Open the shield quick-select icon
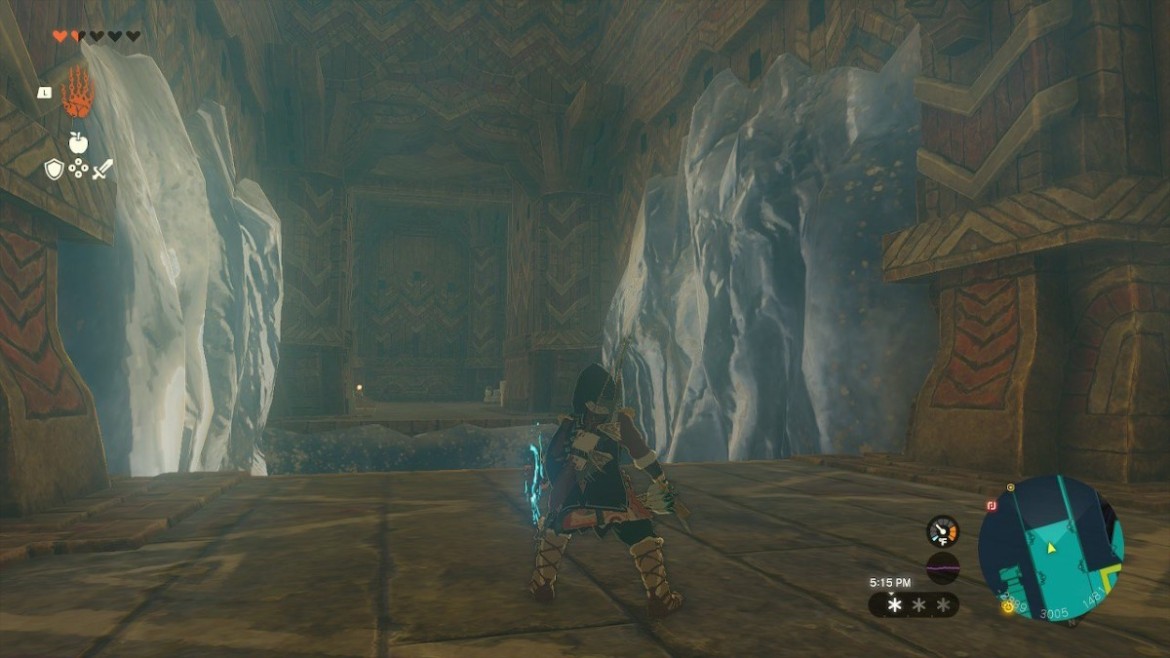Screen dimensions: 1170x658 tap(54, 170)
